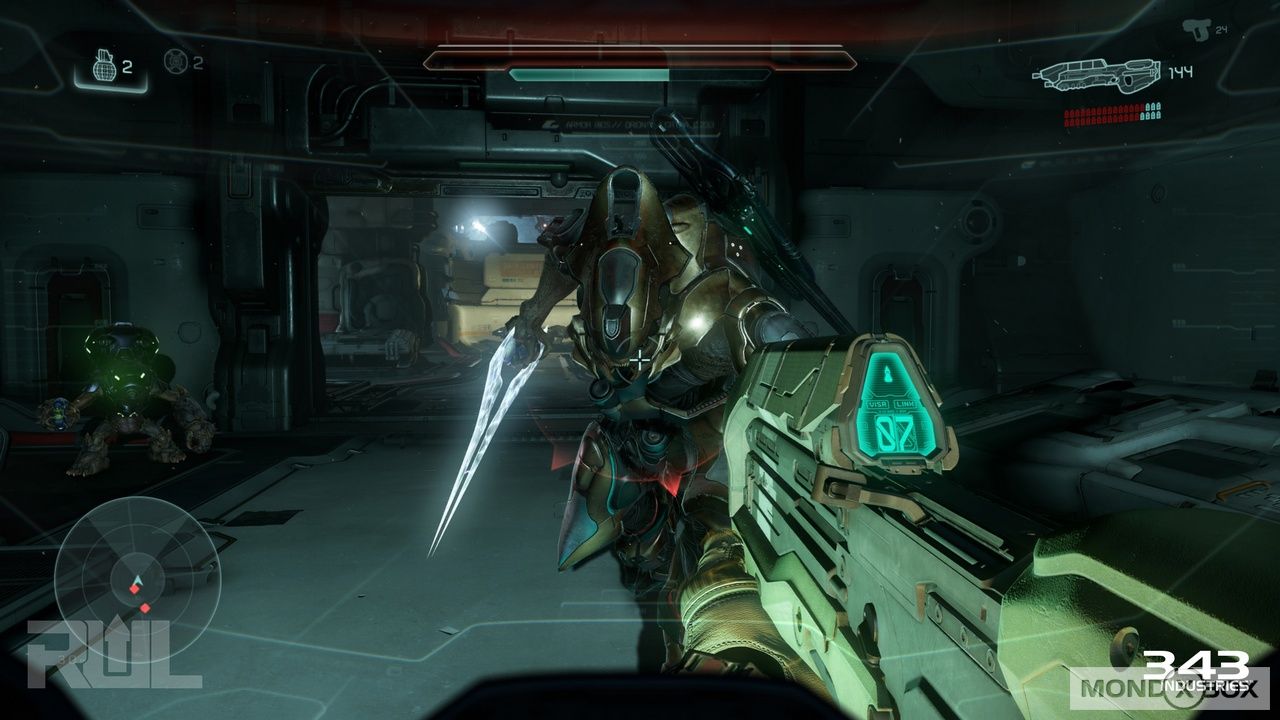Image resolution: width=1280 pixels, height=720 pixels.
Task: Choose the dimmed secondary grenade icon
Action: [x=176, y=62]
